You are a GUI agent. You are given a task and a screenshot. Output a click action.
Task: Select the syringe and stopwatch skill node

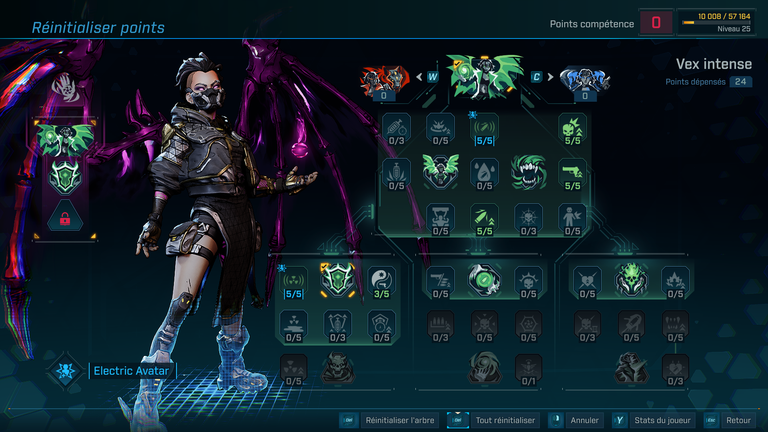397,127
